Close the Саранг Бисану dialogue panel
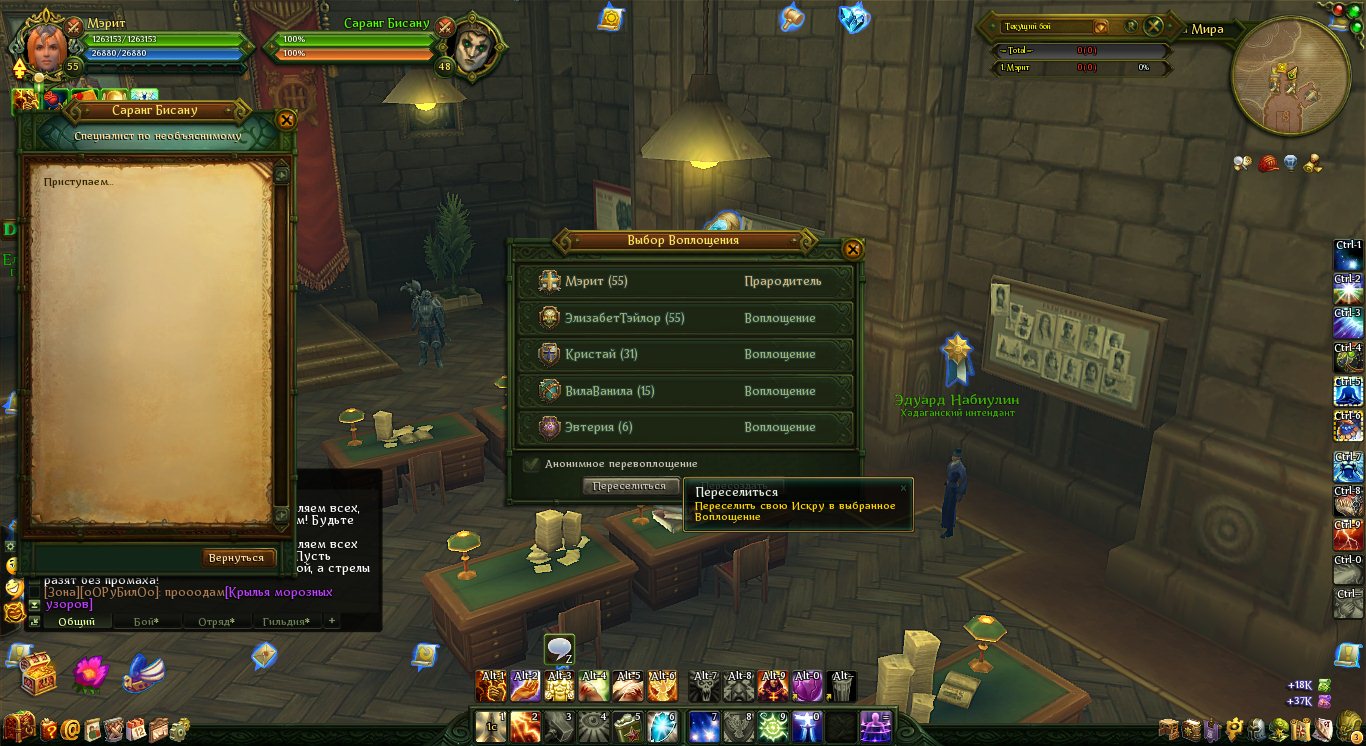The height and width of the screenshot is (746, 1366). [286, 121]
